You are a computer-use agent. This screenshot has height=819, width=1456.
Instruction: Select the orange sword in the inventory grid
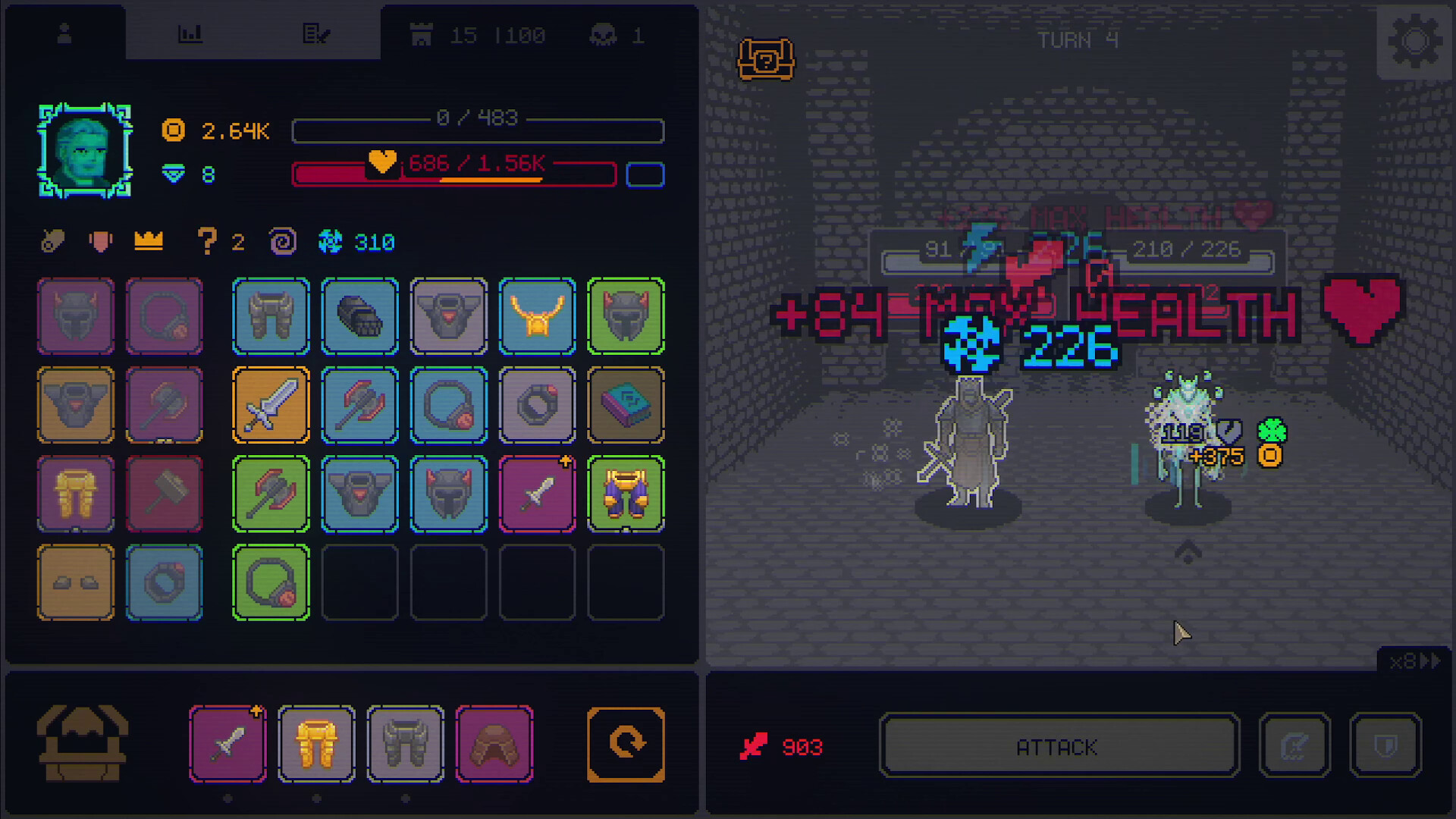tap(271, 405)
